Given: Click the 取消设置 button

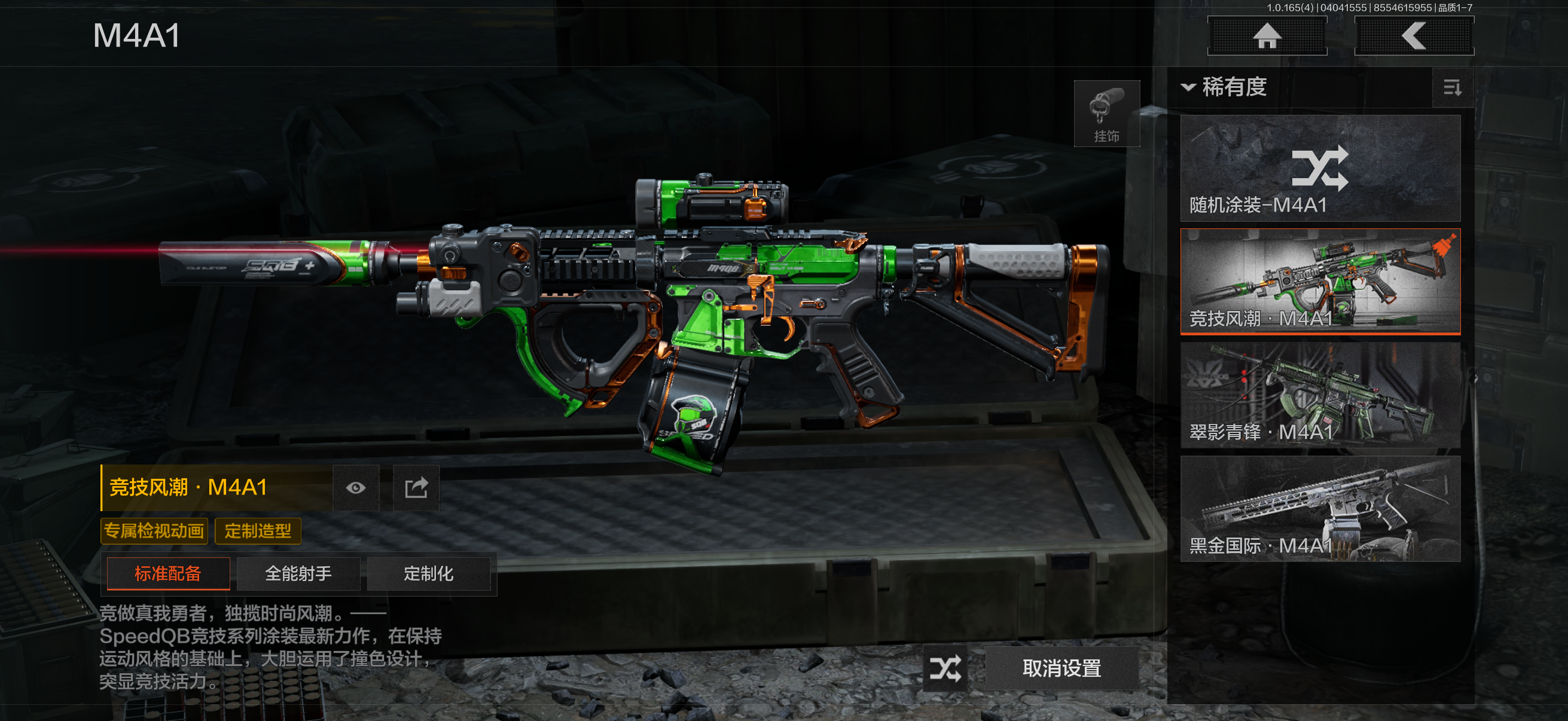Looking at the screenshot, I should (1061, 668).
